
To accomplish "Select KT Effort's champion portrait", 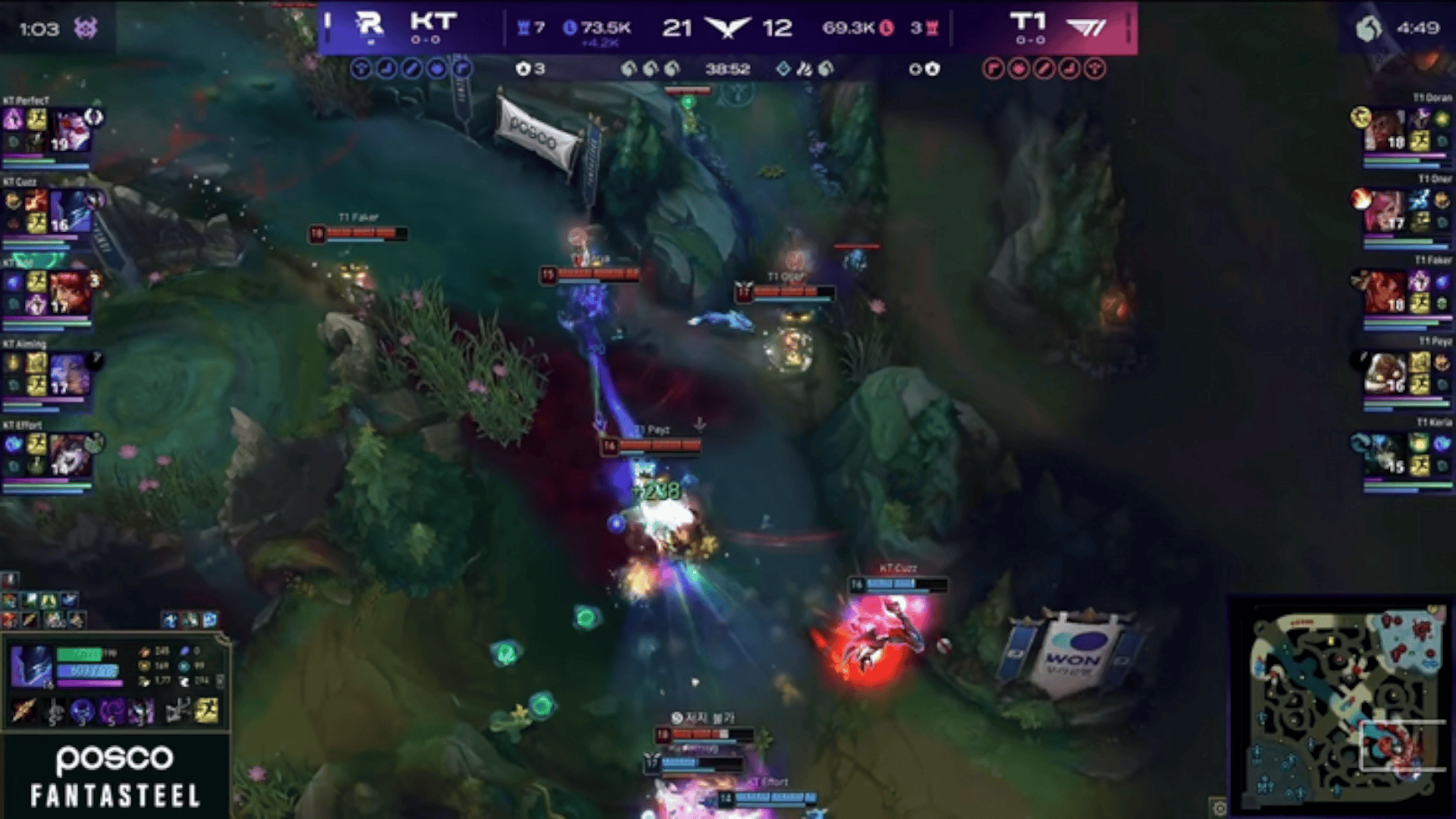I will [x=70, y=454].
